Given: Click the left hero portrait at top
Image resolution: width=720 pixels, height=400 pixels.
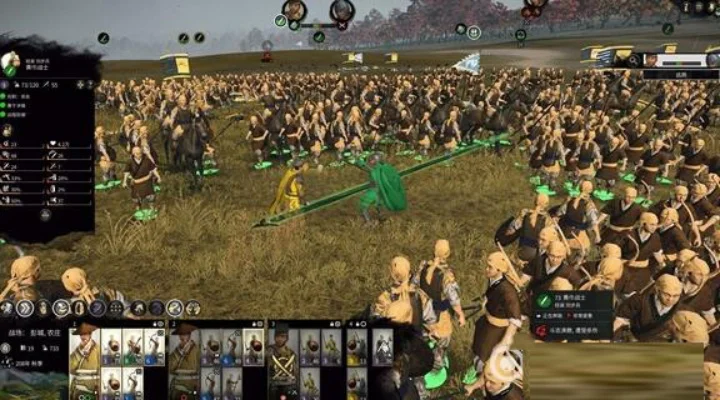Looking at the screenshot, I should coord(294,11).
